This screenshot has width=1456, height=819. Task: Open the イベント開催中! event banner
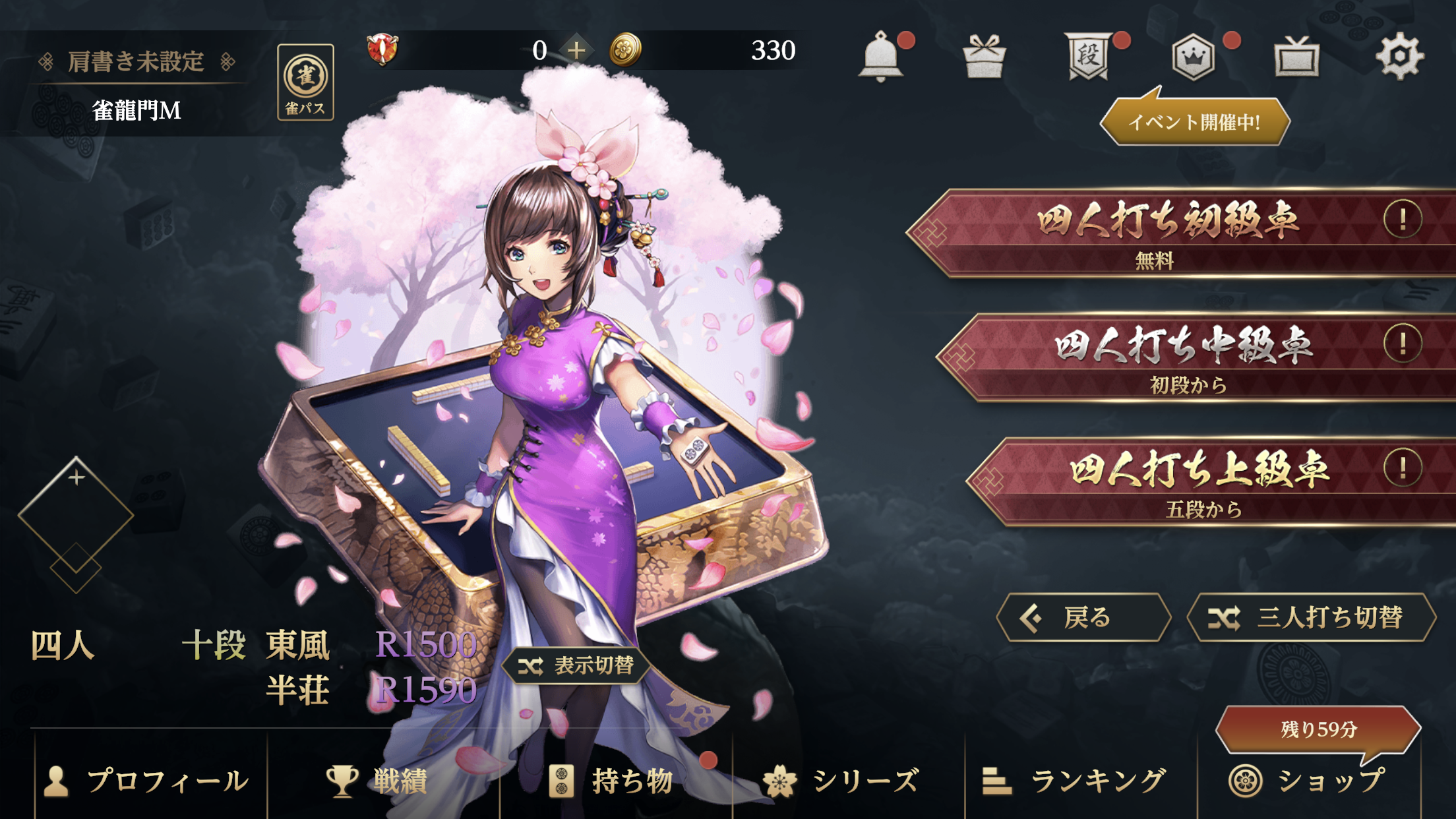1194,121
